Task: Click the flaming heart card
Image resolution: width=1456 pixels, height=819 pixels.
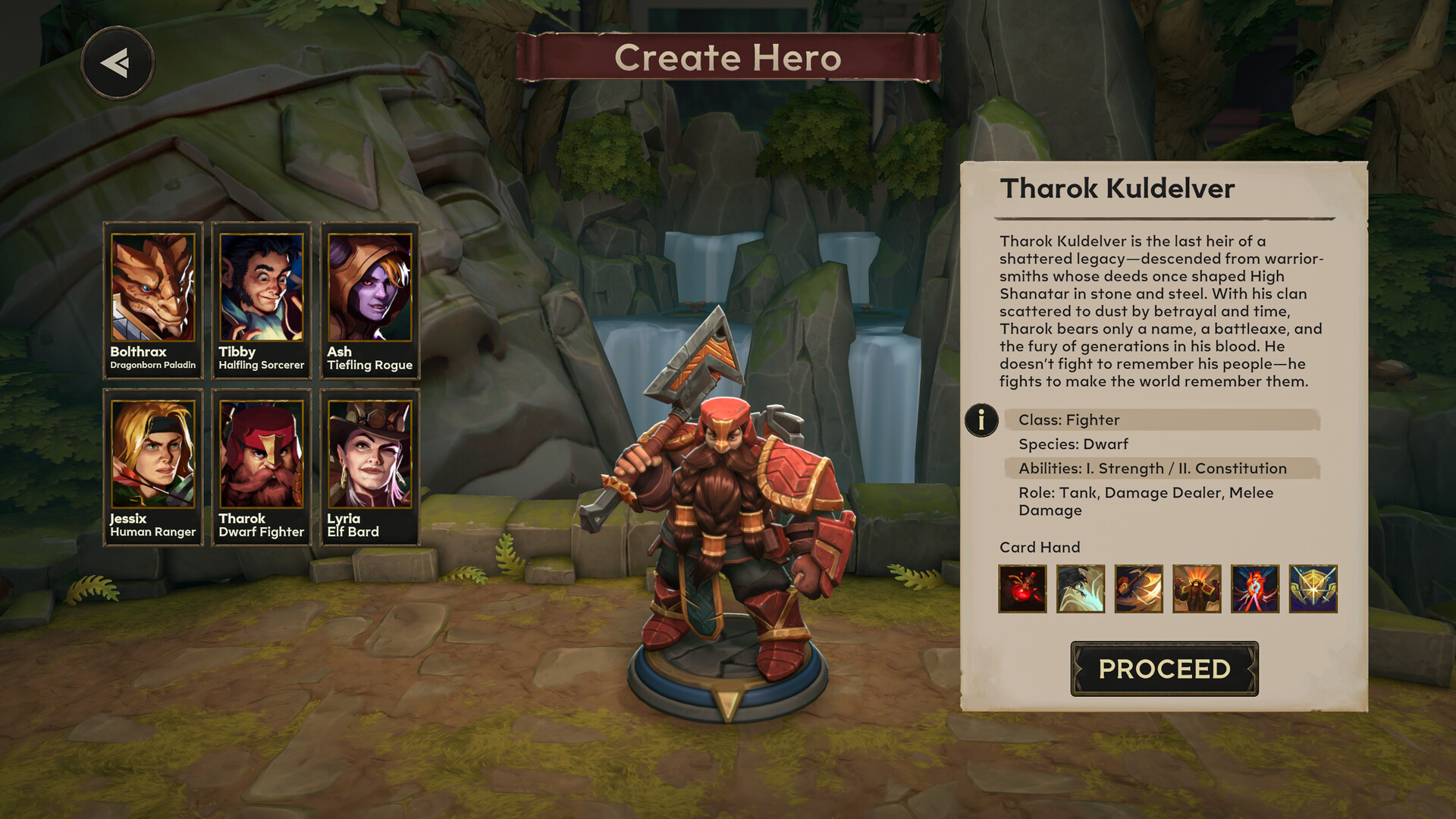Action: [1254, 588]
